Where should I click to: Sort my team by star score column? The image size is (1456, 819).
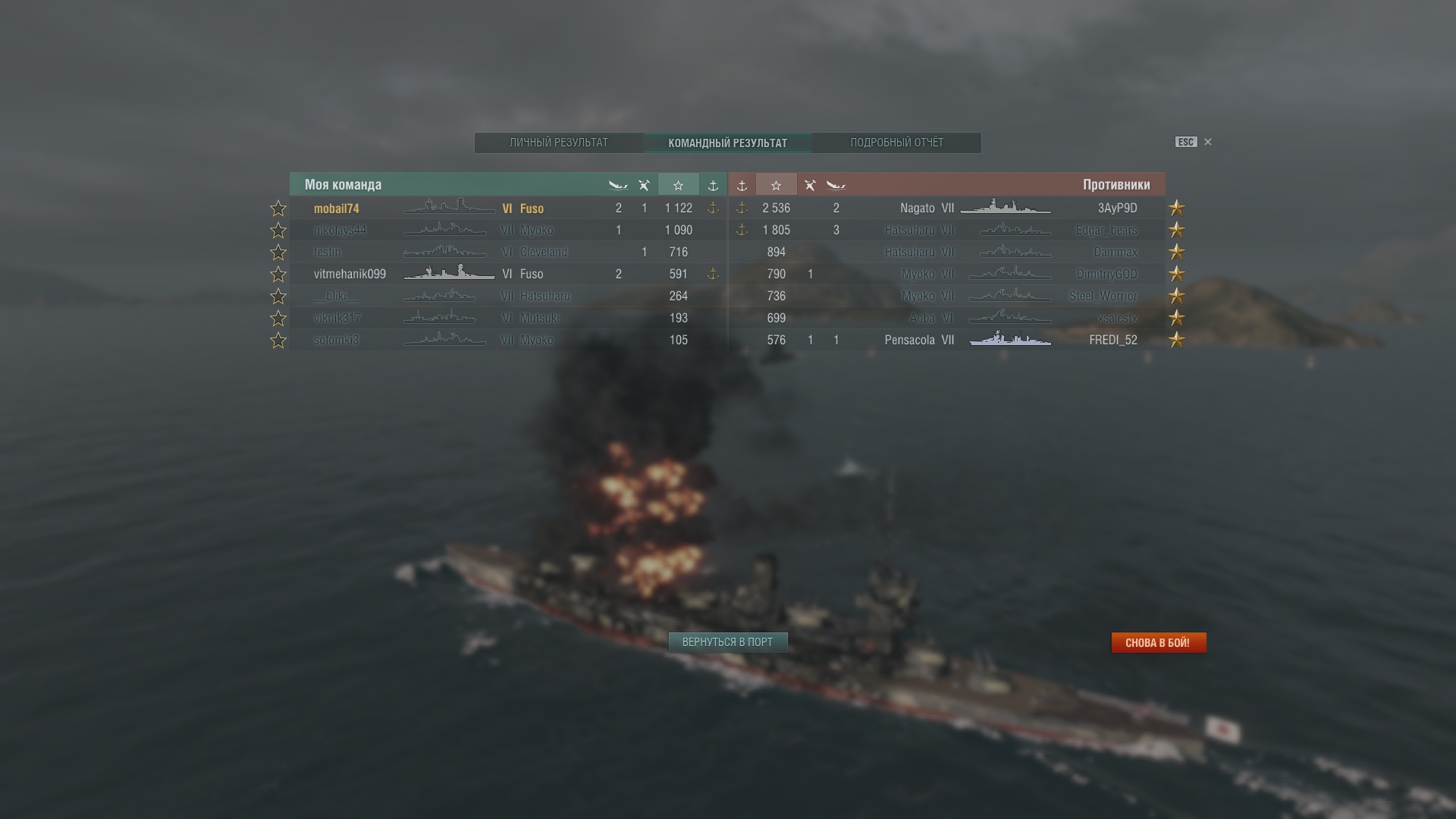tap(678, 185)
